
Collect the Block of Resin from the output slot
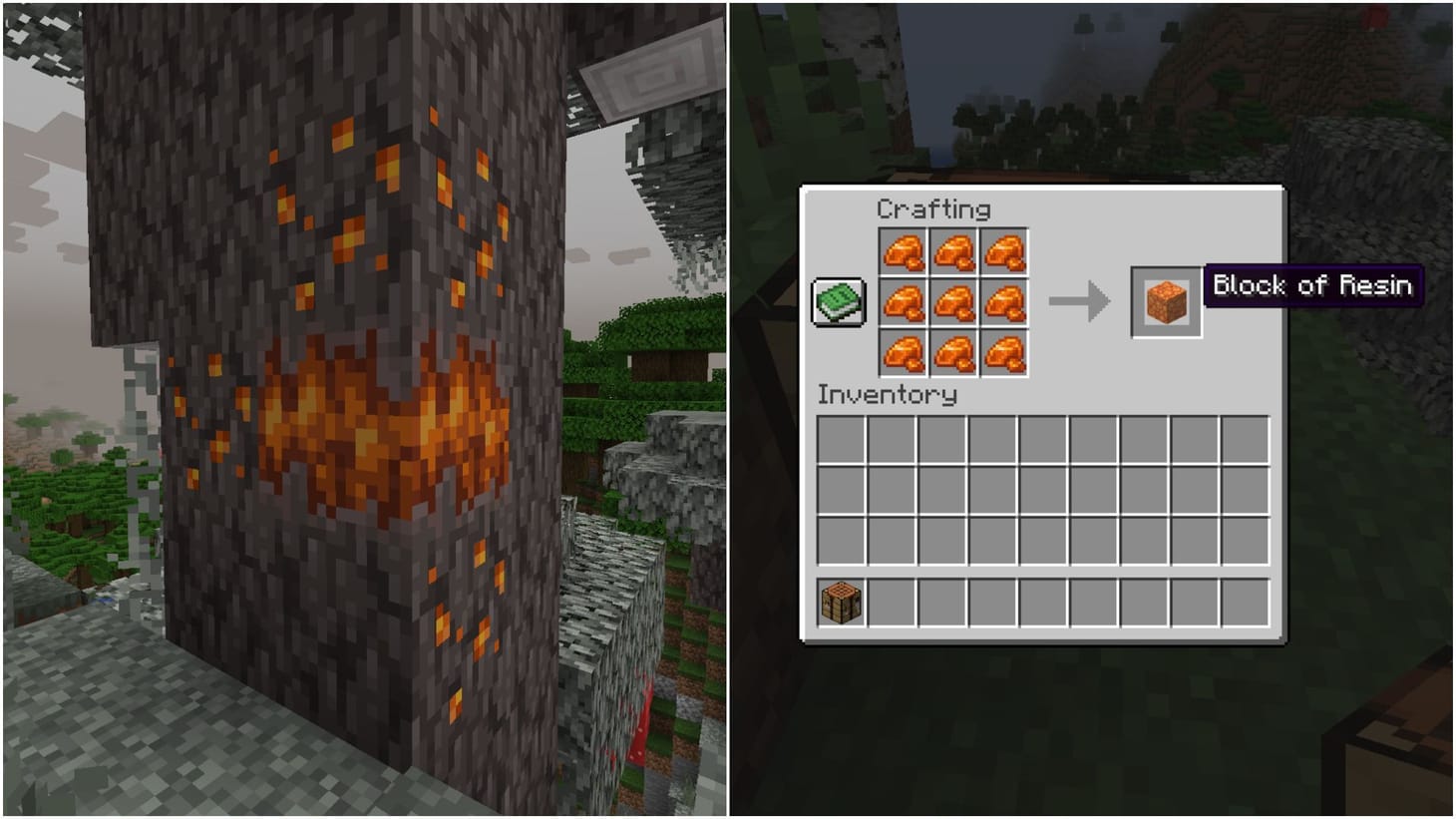1165,302
